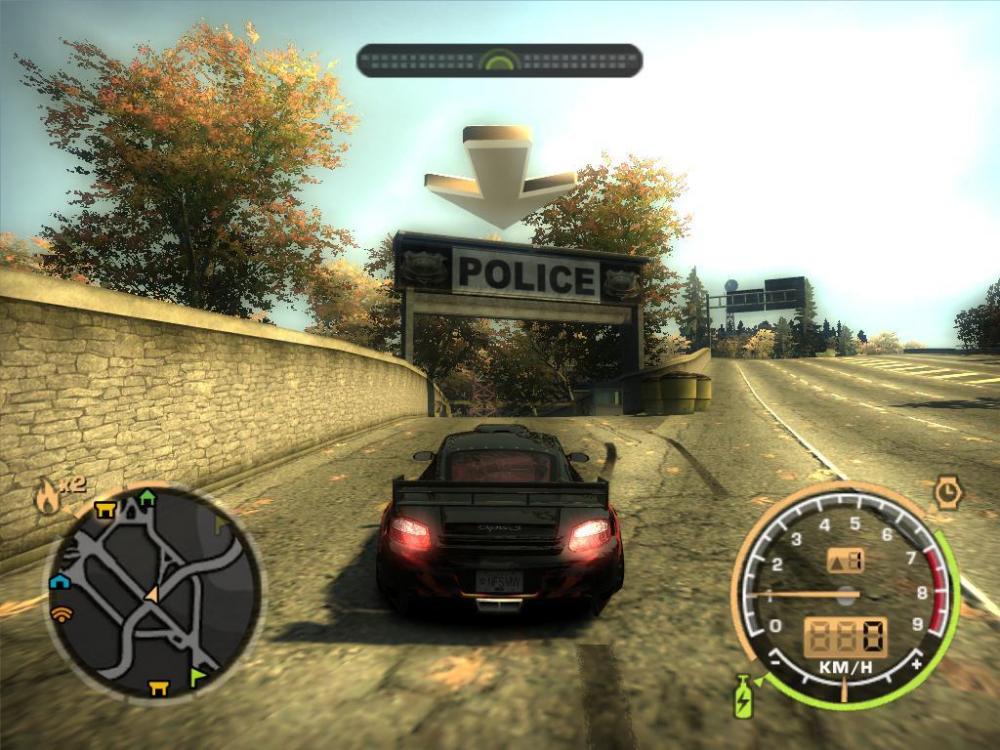Screen dimensions: 1000x750
Task: Click the orange signal waves minimap marker
Action: pos(61,614)
